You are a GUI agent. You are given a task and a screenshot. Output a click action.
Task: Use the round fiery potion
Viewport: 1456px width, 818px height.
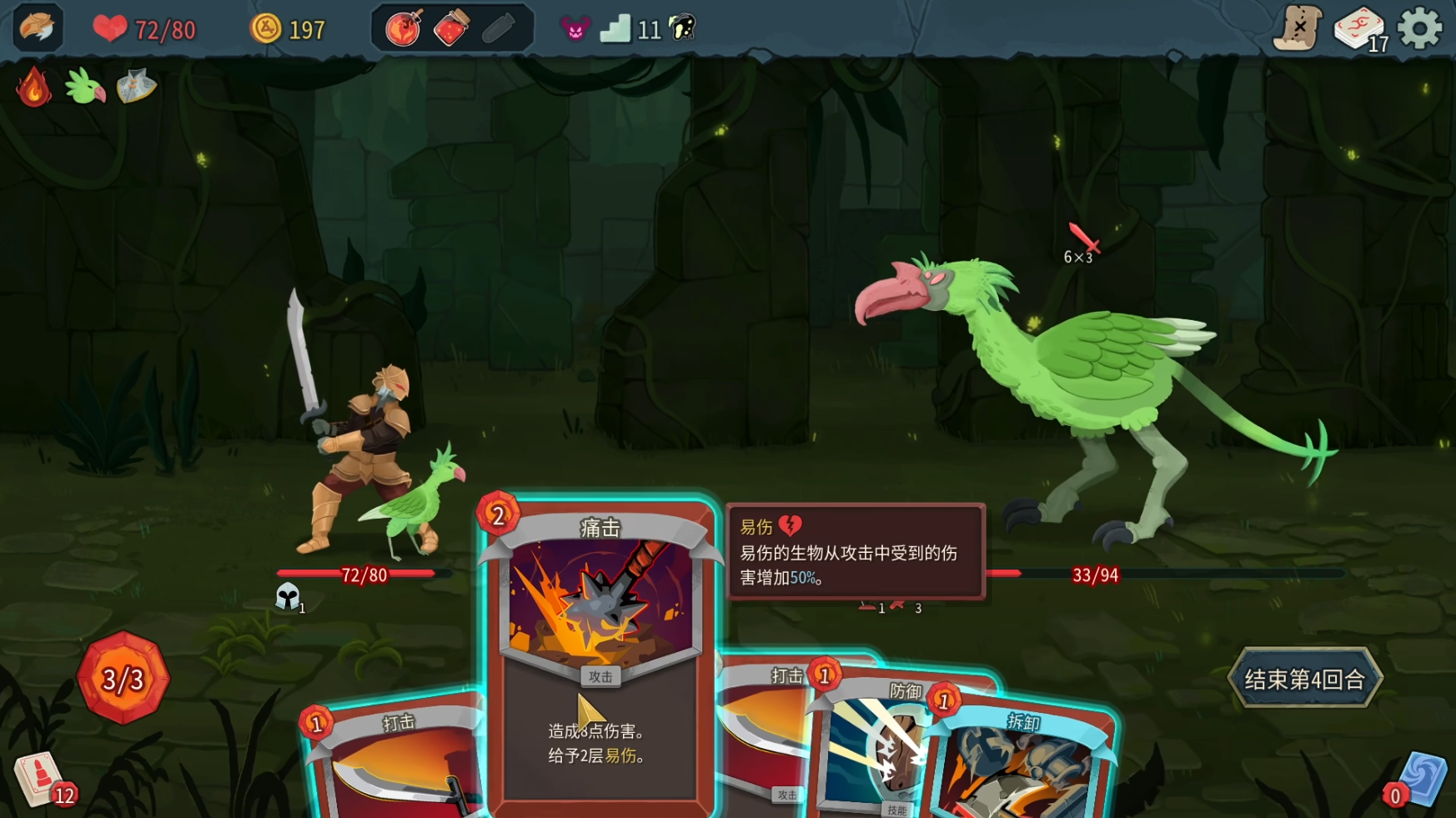point(404,29)
